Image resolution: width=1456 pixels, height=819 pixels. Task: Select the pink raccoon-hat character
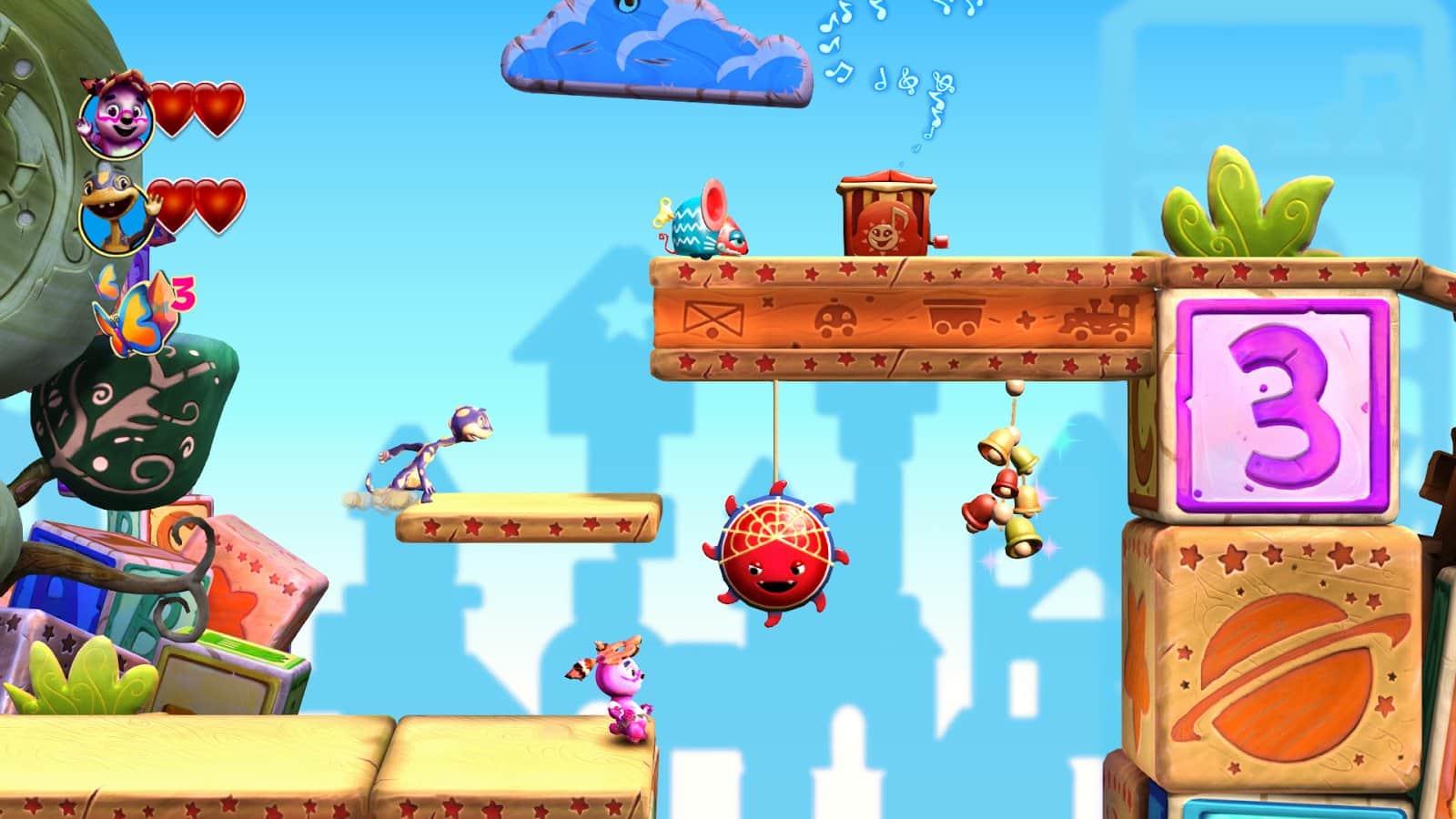coord(623,687)
